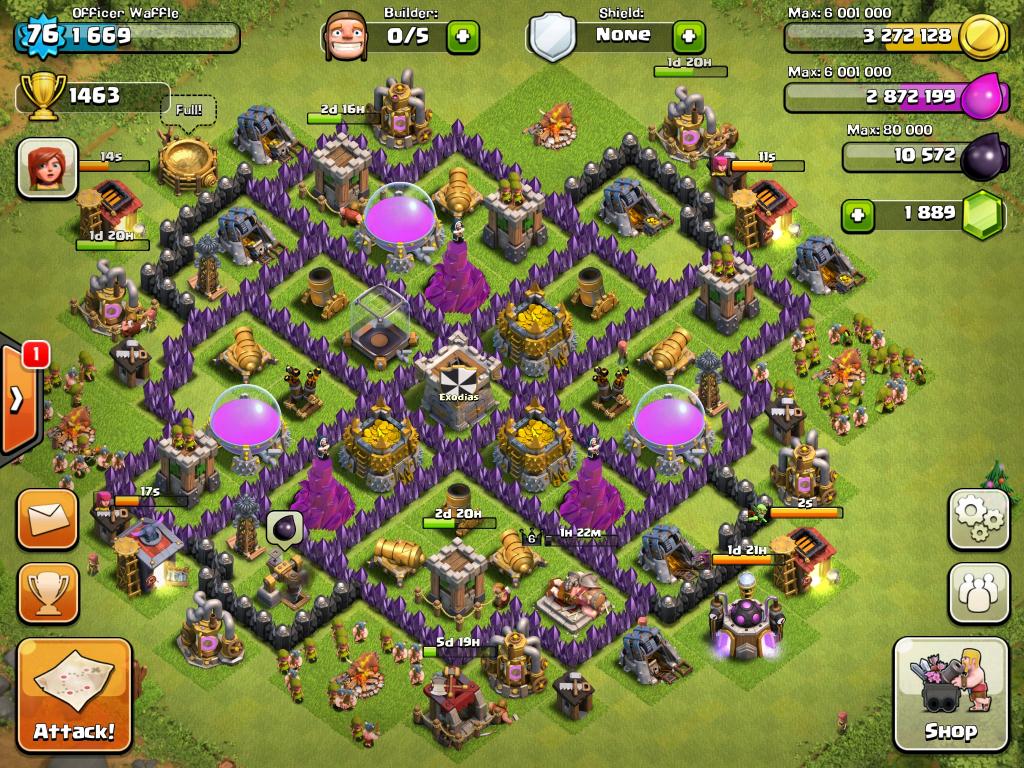Open the mail envelope inbox
The image size is (1024, 768).
[x=47, y=519]
